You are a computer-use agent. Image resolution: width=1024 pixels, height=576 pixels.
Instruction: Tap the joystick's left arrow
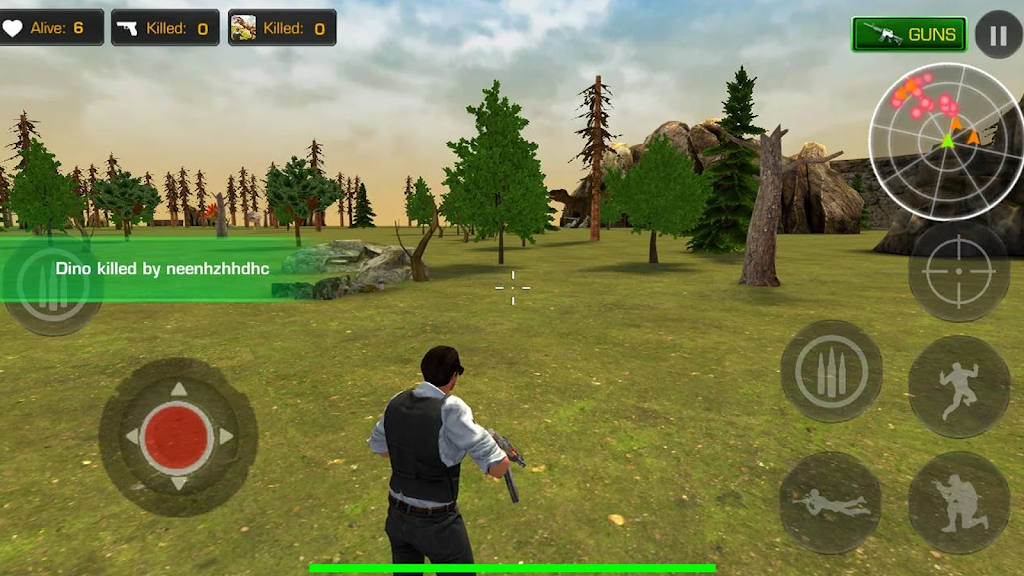(131, 437)
